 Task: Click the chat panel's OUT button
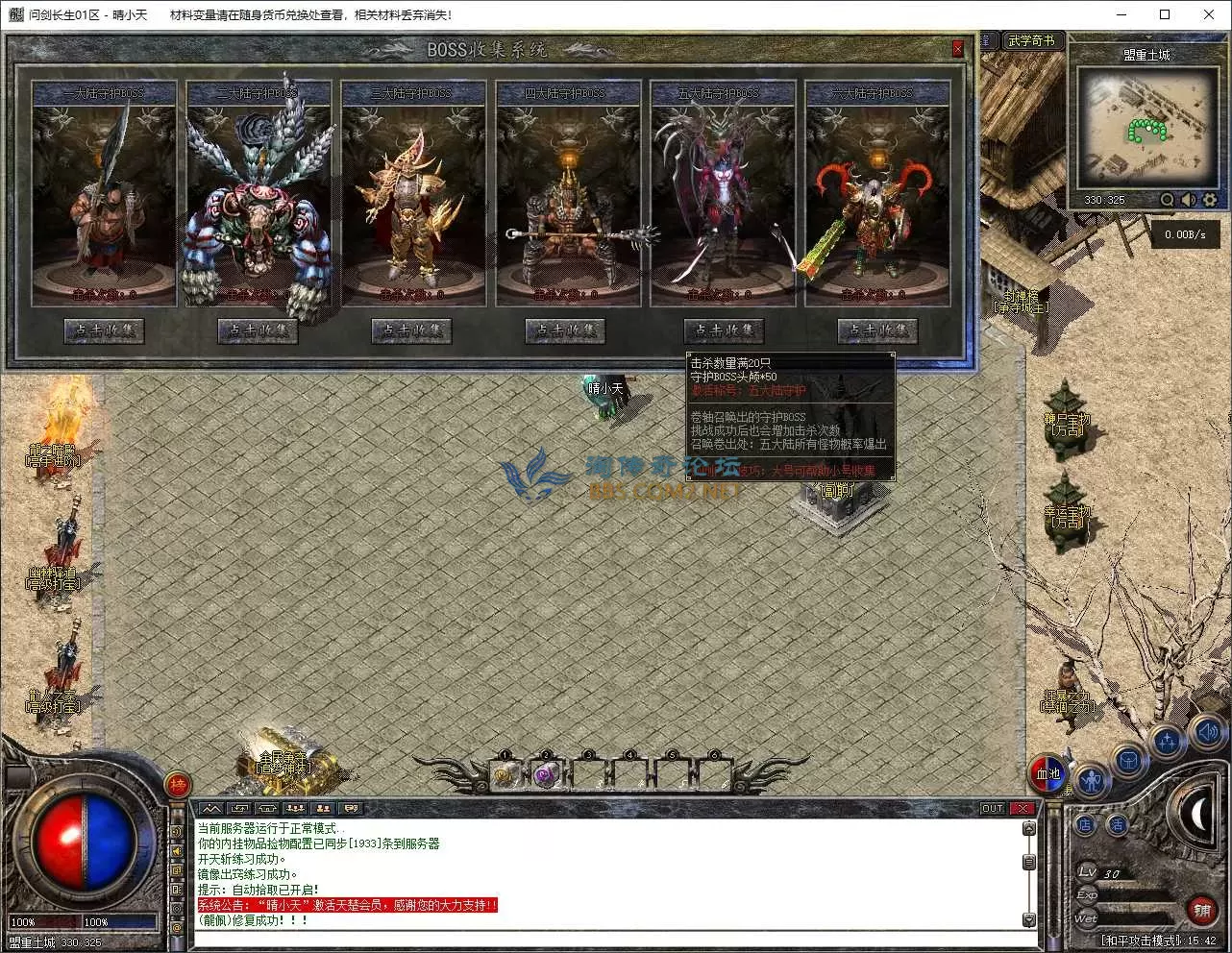[992, 809]
